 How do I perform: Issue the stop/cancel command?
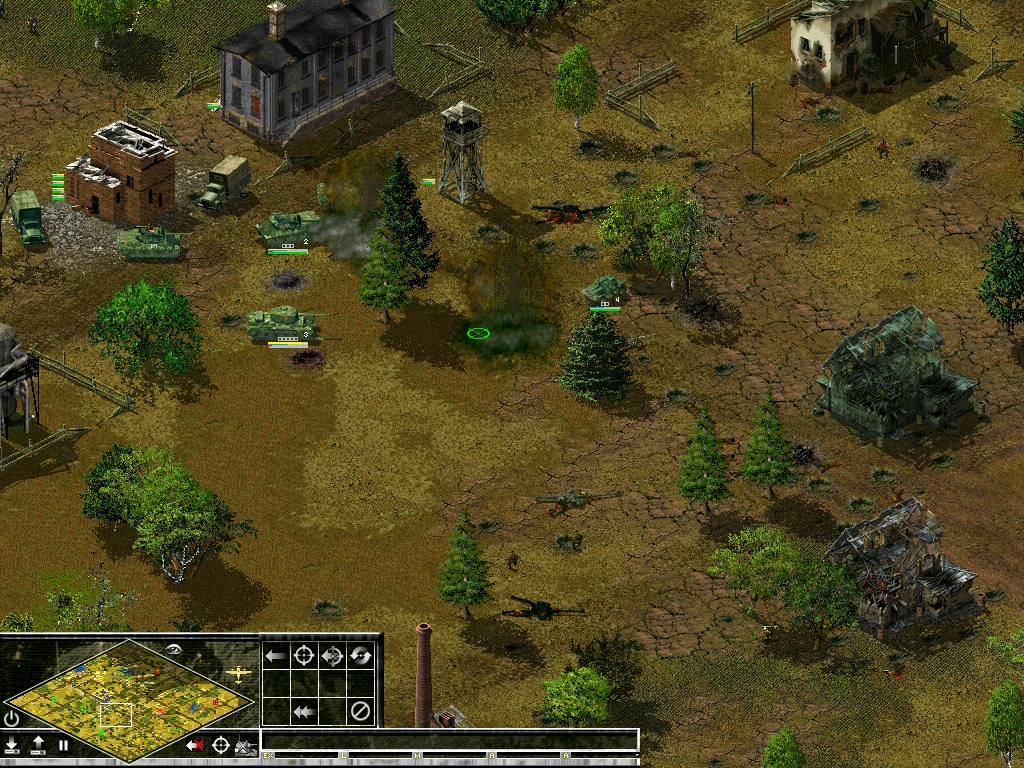tap(360, 712)
